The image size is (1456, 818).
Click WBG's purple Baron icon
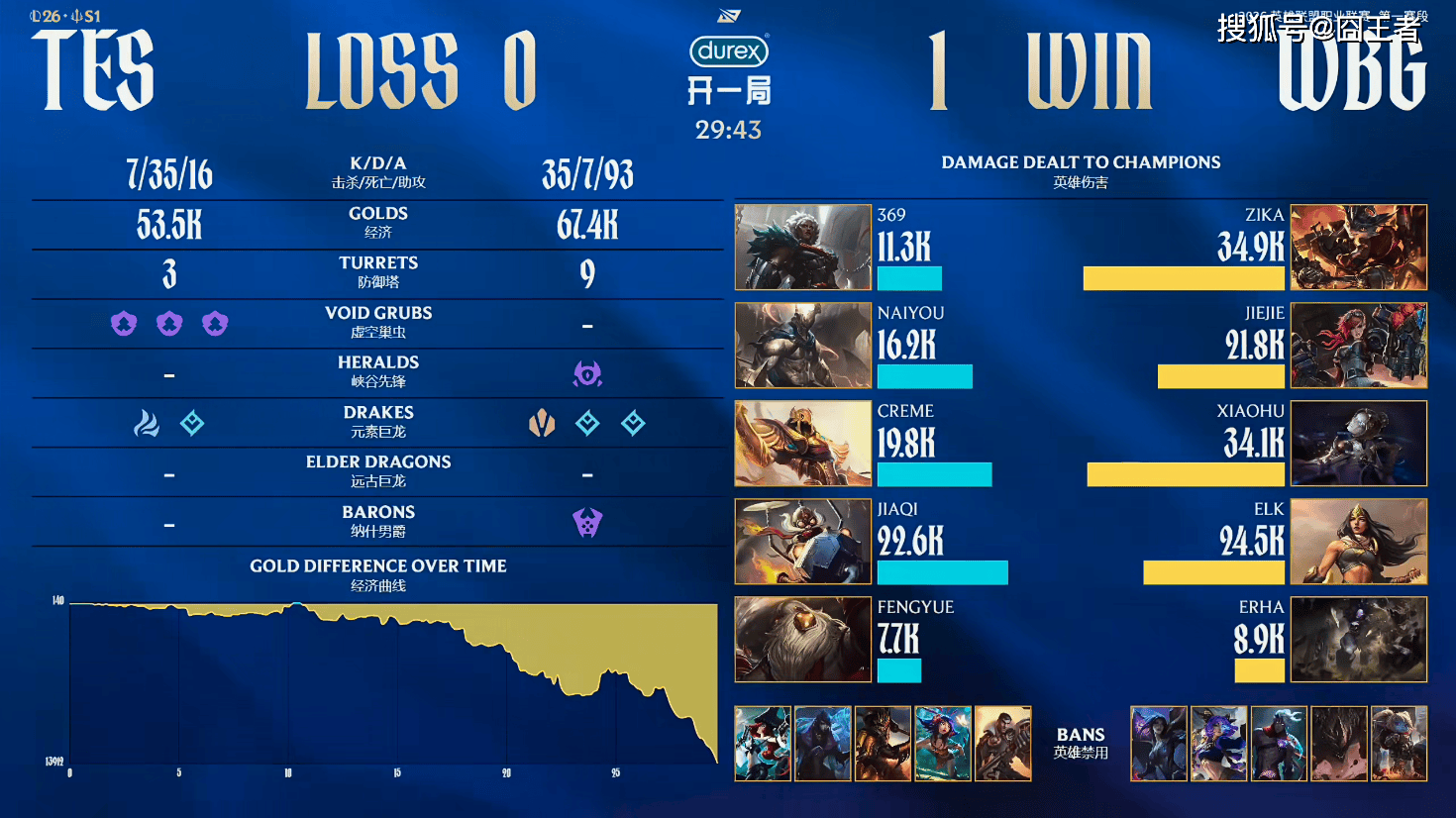(587, 523)
